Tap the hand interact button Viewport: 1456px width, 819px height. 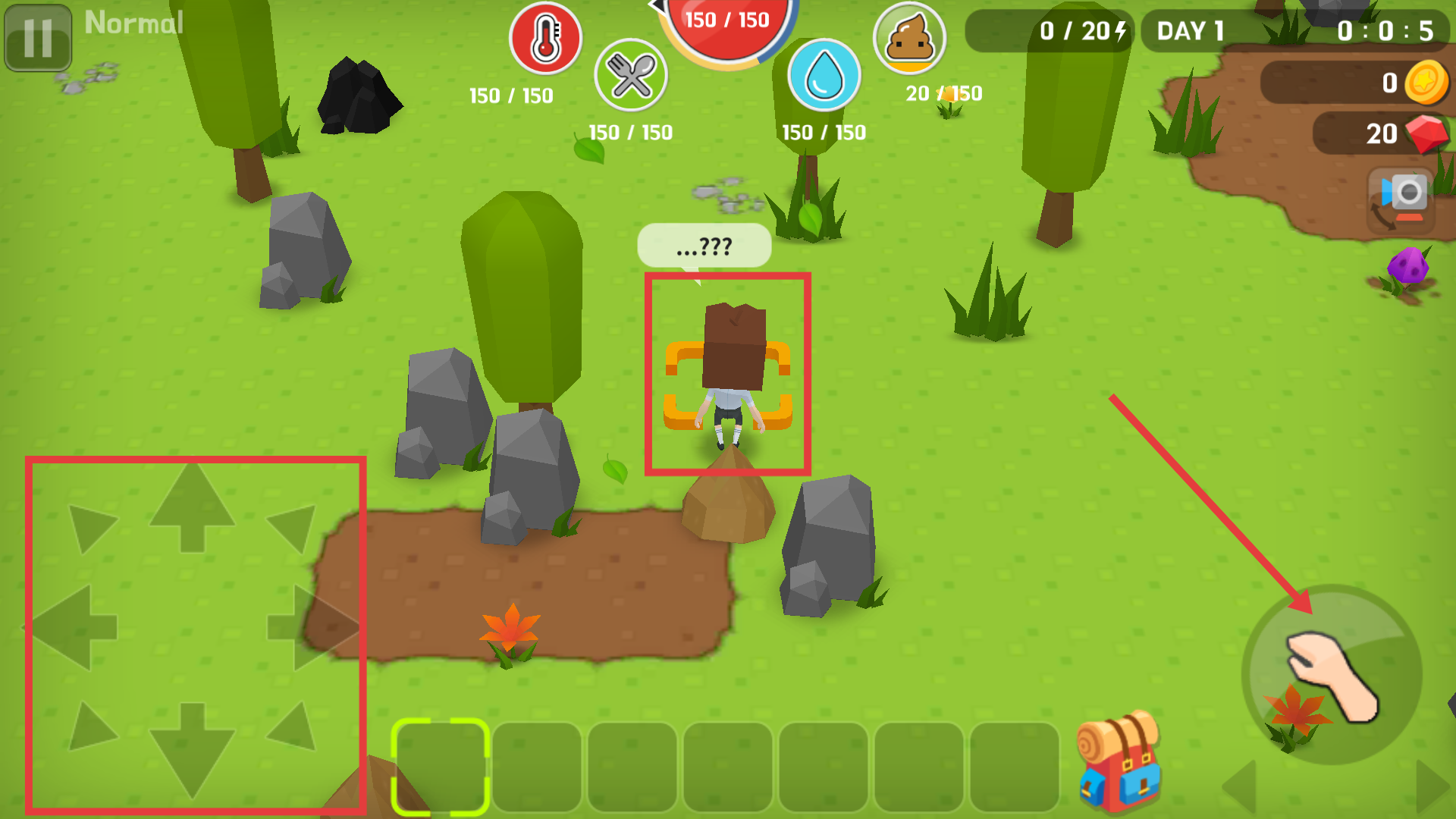click(x=1332, y=675)
